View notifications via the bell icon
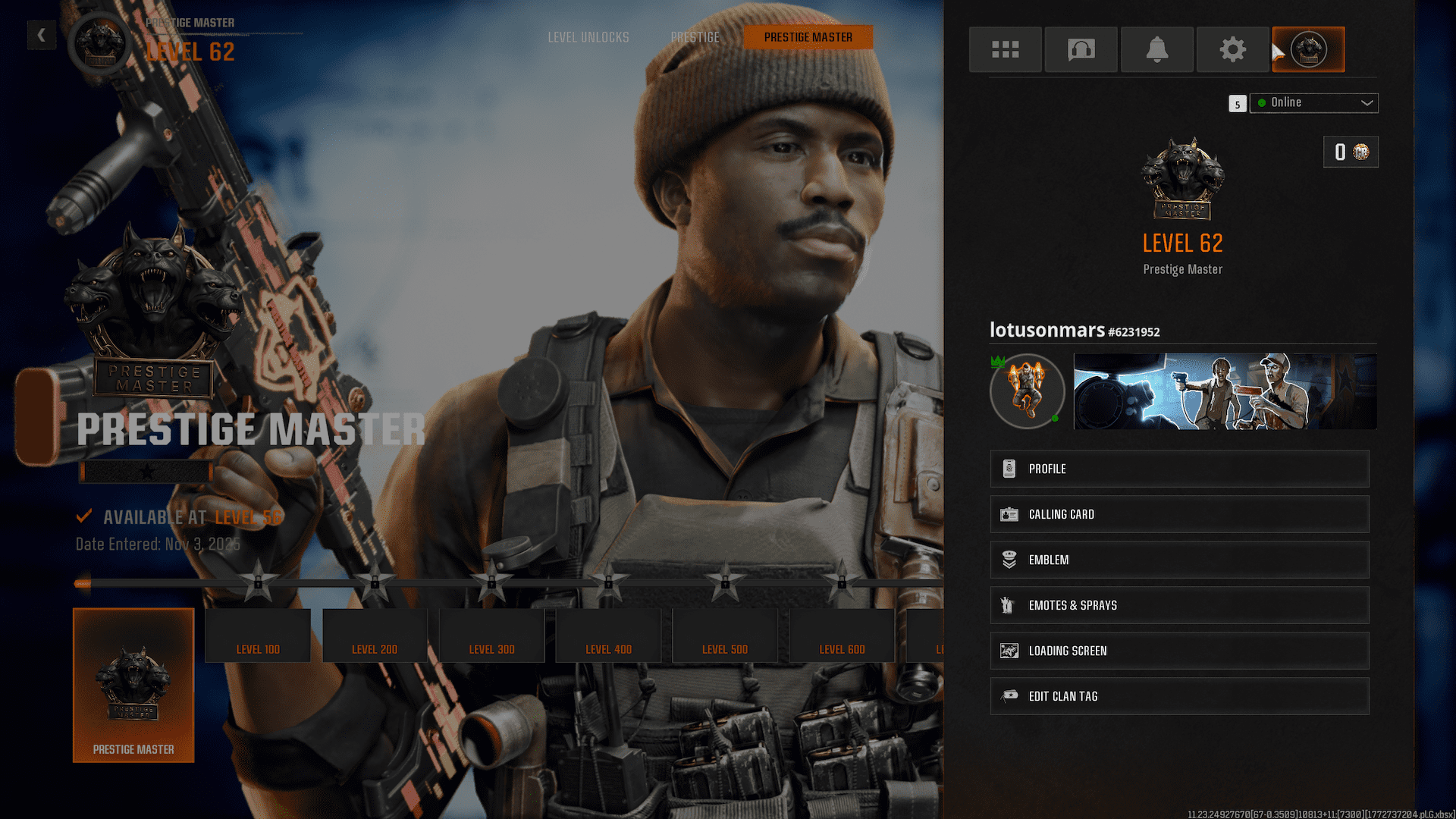The height and width of the screenshot is (819, 1456). coord(1156,49)
